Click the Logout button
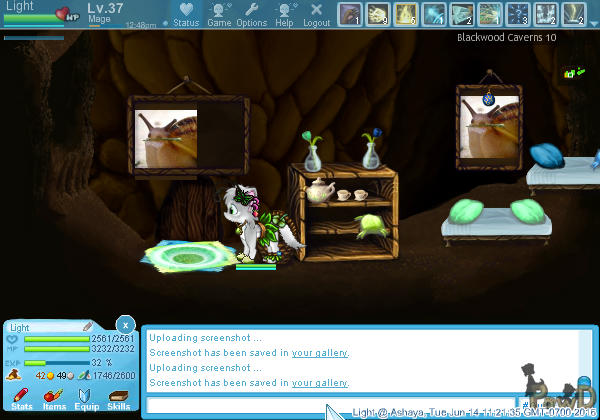Image resolution: width=600 pixels, height=420 pixels. coord(316,14)
